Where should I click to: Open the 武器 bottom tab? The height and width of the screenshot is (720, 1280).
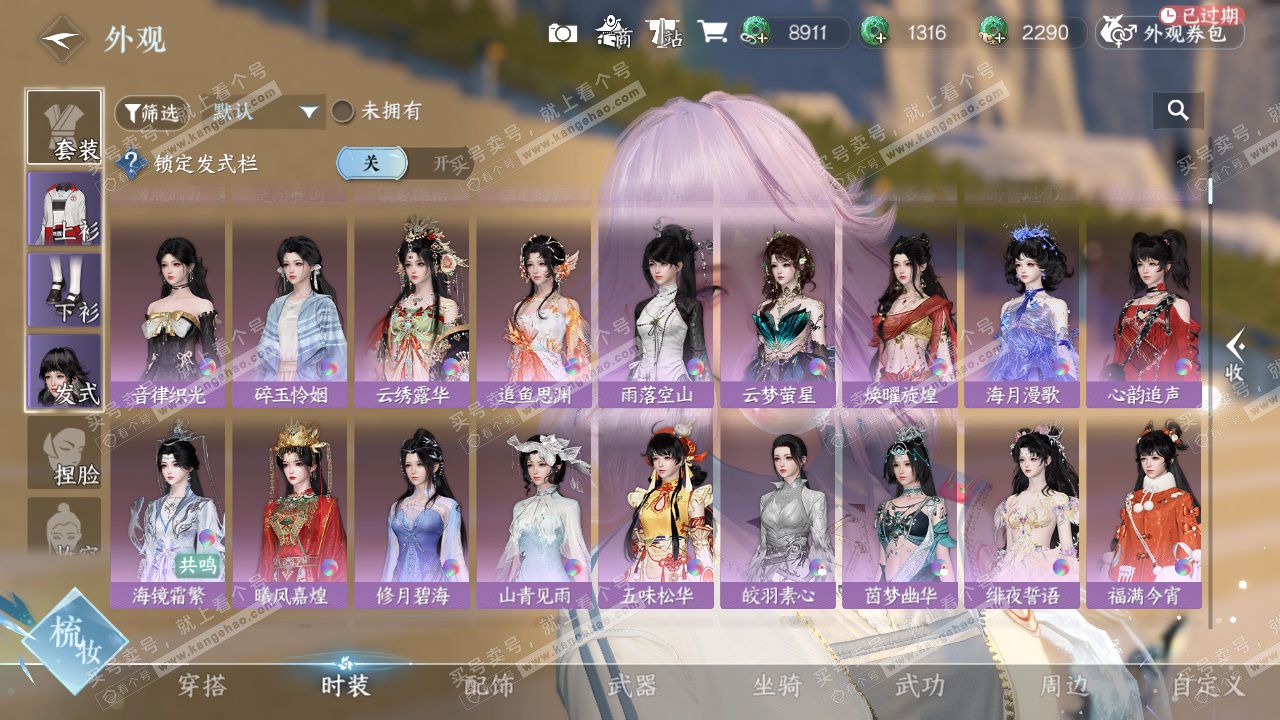click(x=632, y=685)
